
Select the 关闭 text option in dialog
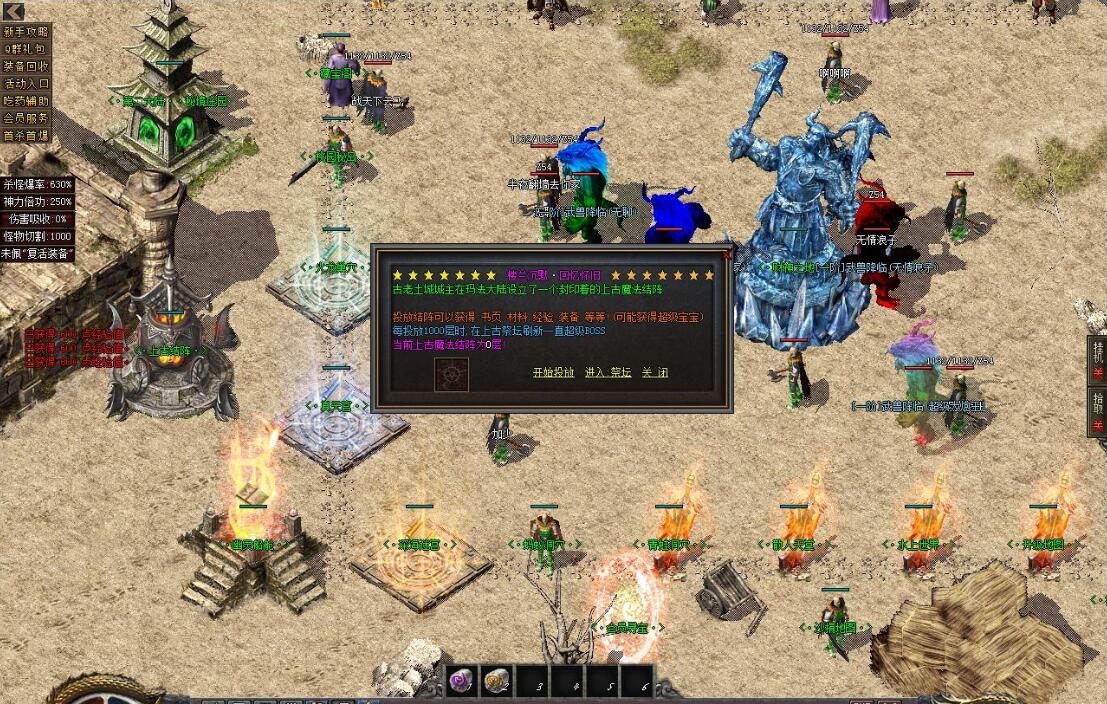(655, 373)
